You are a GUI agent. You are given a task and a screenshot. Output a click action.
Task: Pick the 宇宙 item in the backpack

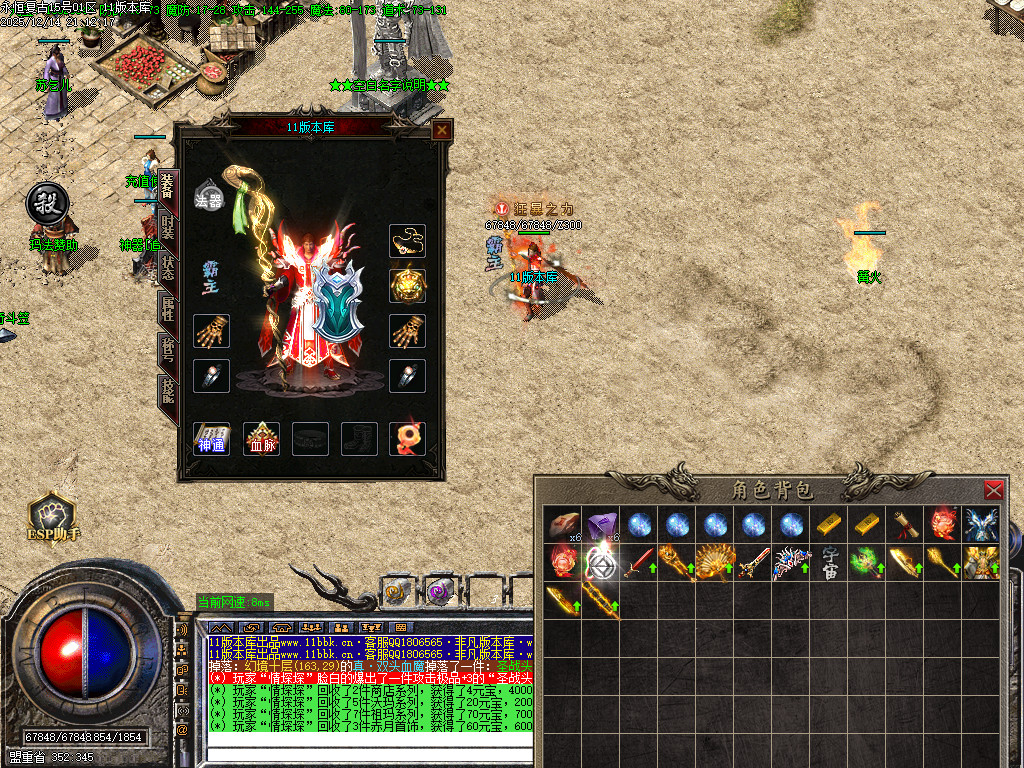click(x=830, y=562)
